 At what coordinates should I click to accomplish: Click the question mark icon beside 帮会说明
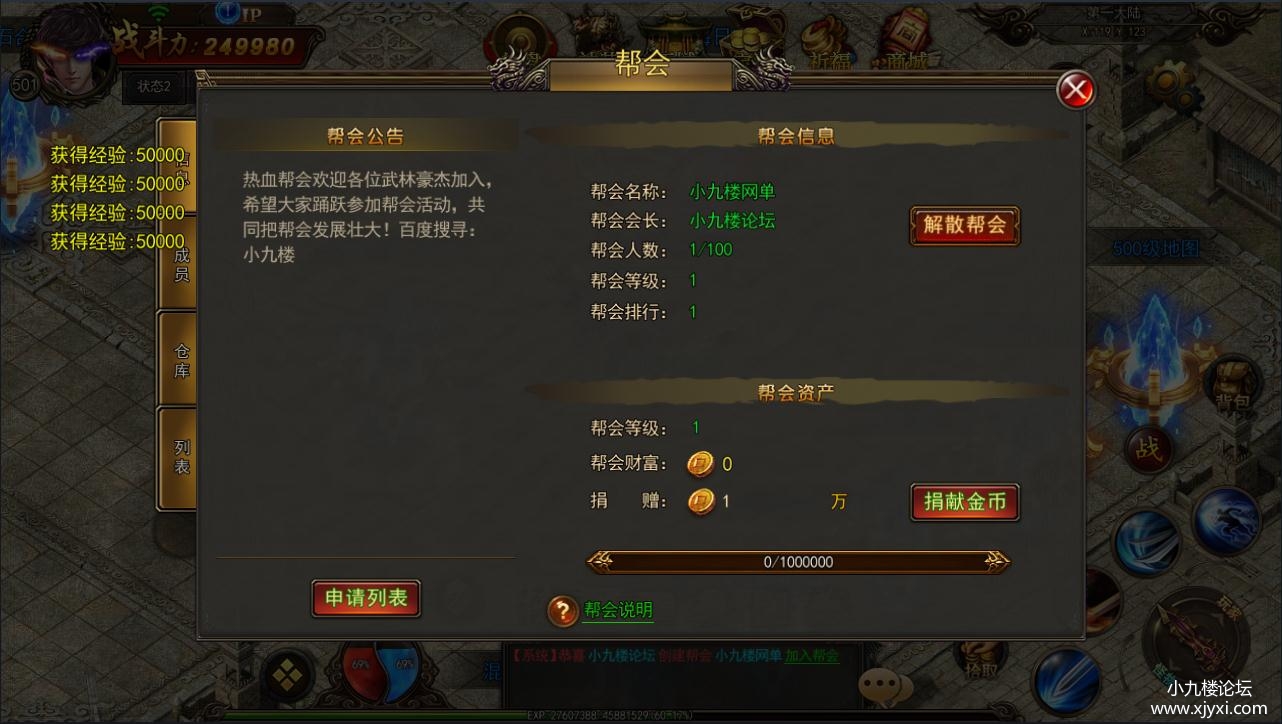tap(562, 610)
